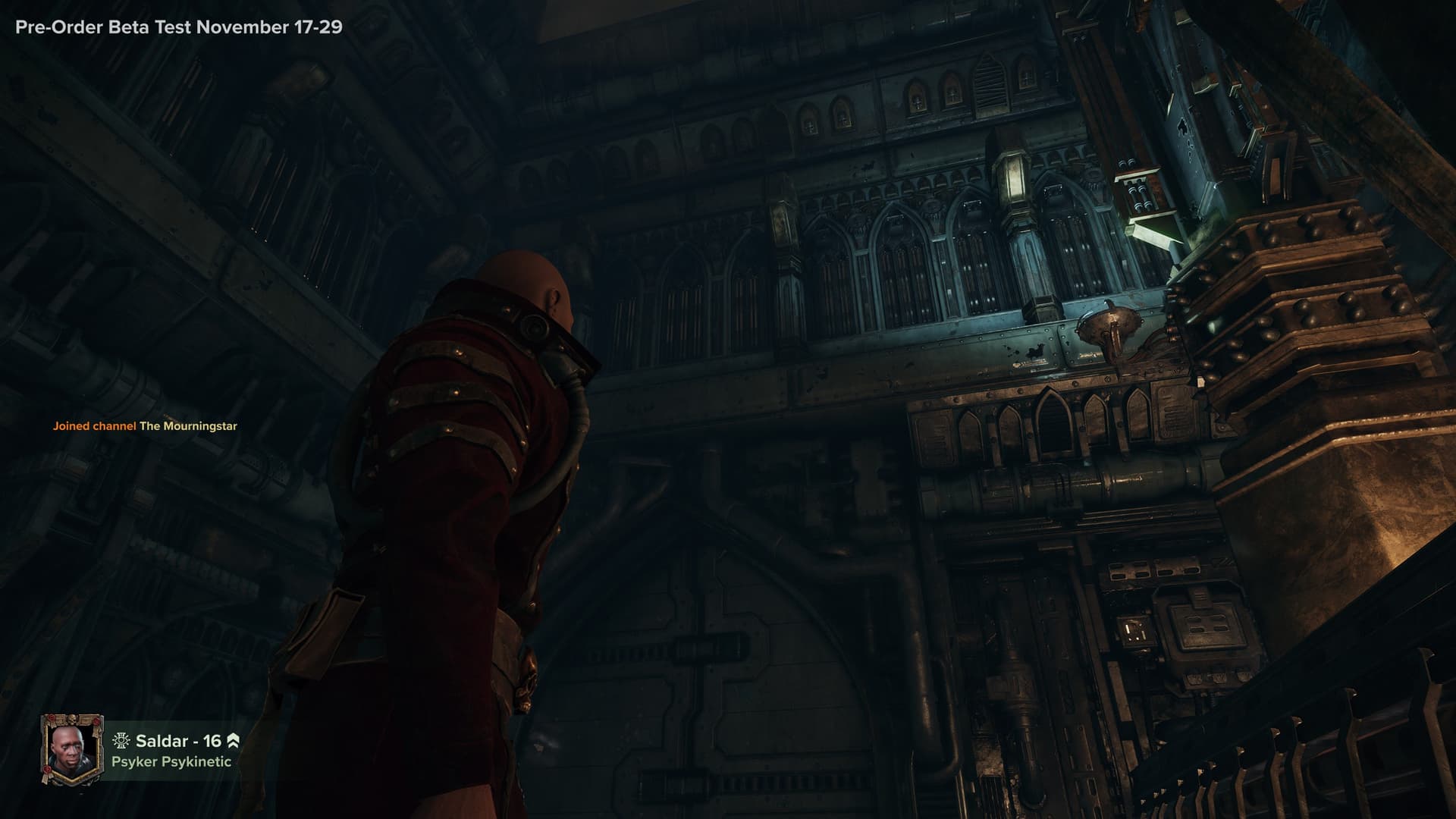1456x819 pixels.
Task: Open The Mourningstar chat channel message
Action: click(x=145, y=426)
